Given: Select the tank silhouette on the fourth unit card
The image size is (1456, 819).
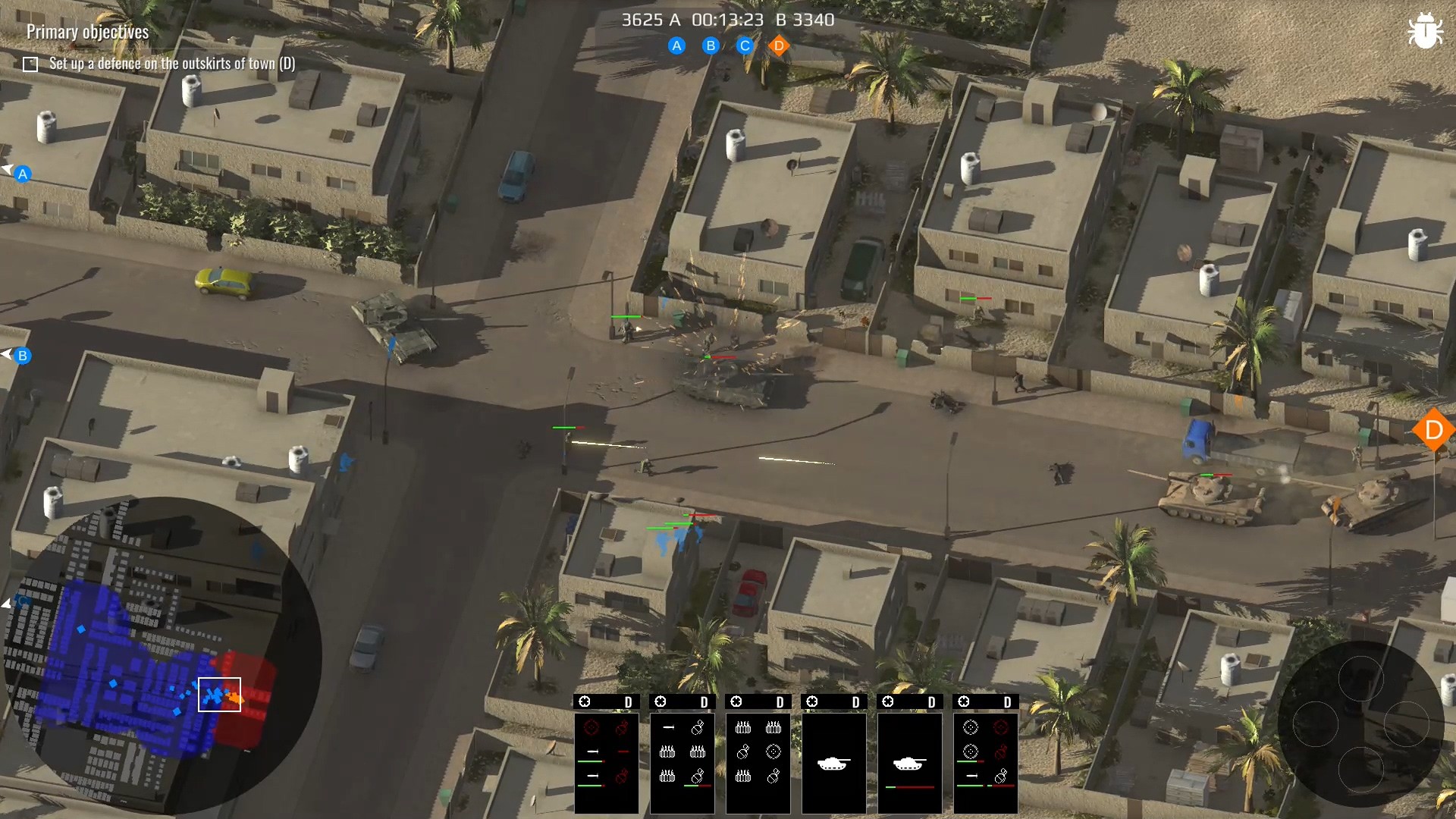Looking at the screenshot, I should (833, 763).
